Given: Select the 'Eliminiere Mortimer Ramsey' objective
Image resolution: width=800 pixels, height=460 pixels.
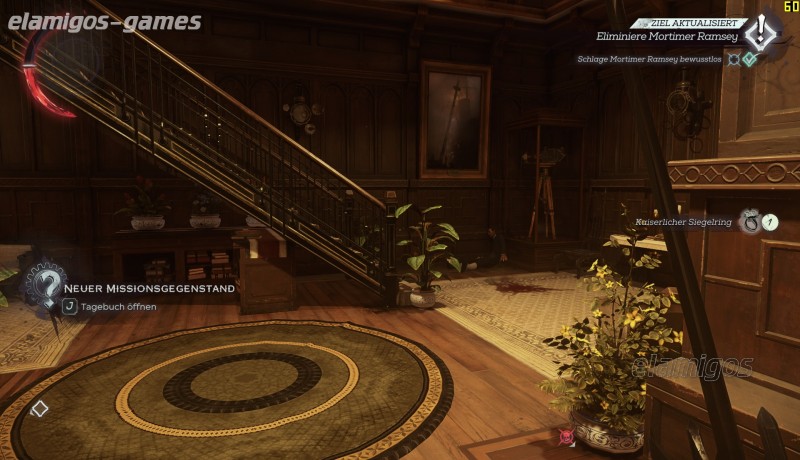Looking at the screenshot, I should click(x=667, y=37).
